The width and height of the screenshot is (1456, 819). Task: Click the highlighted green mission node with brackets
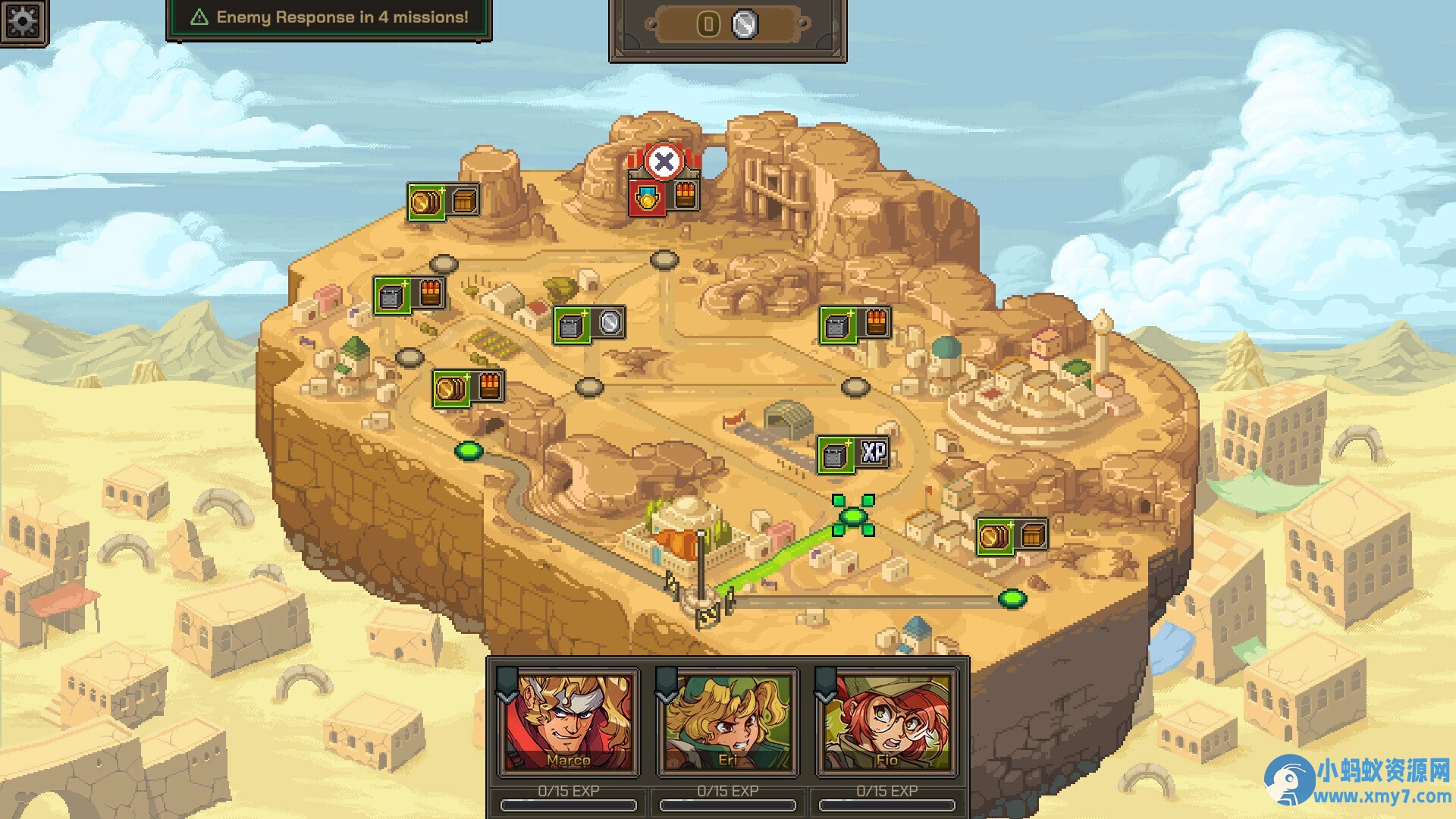[x=853, y=516]
